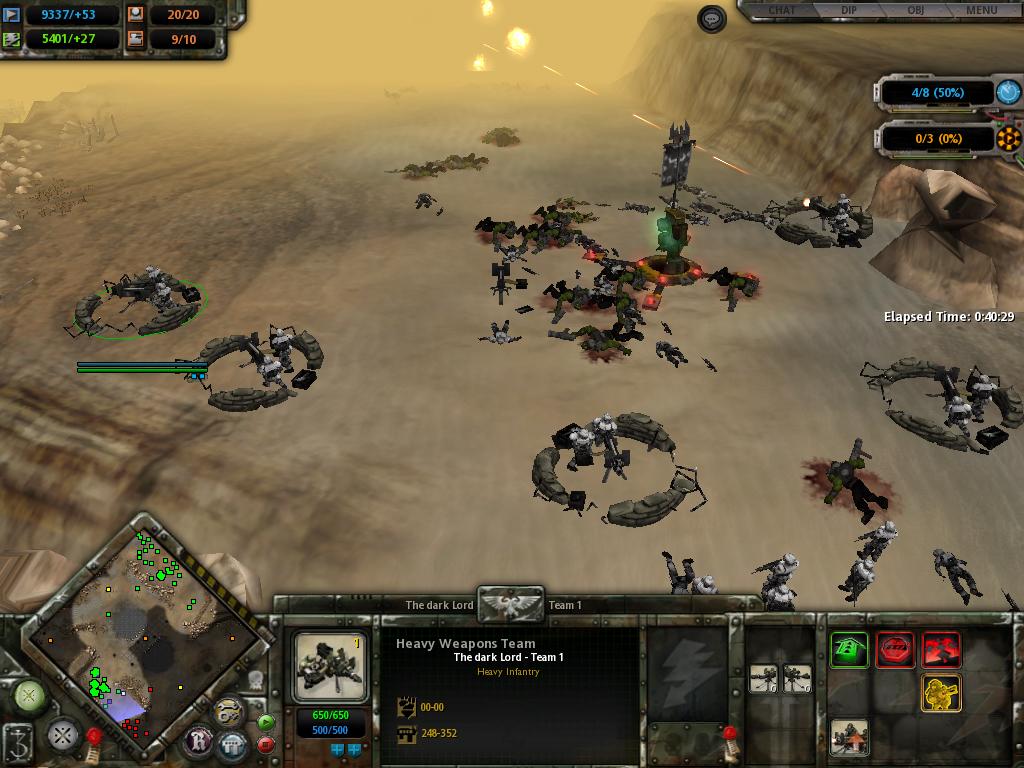Image resolution: width=1024 pixels, height=768 pixels.
Task: Click the blue clock icon for critical locations
Action: [1009, 93]
